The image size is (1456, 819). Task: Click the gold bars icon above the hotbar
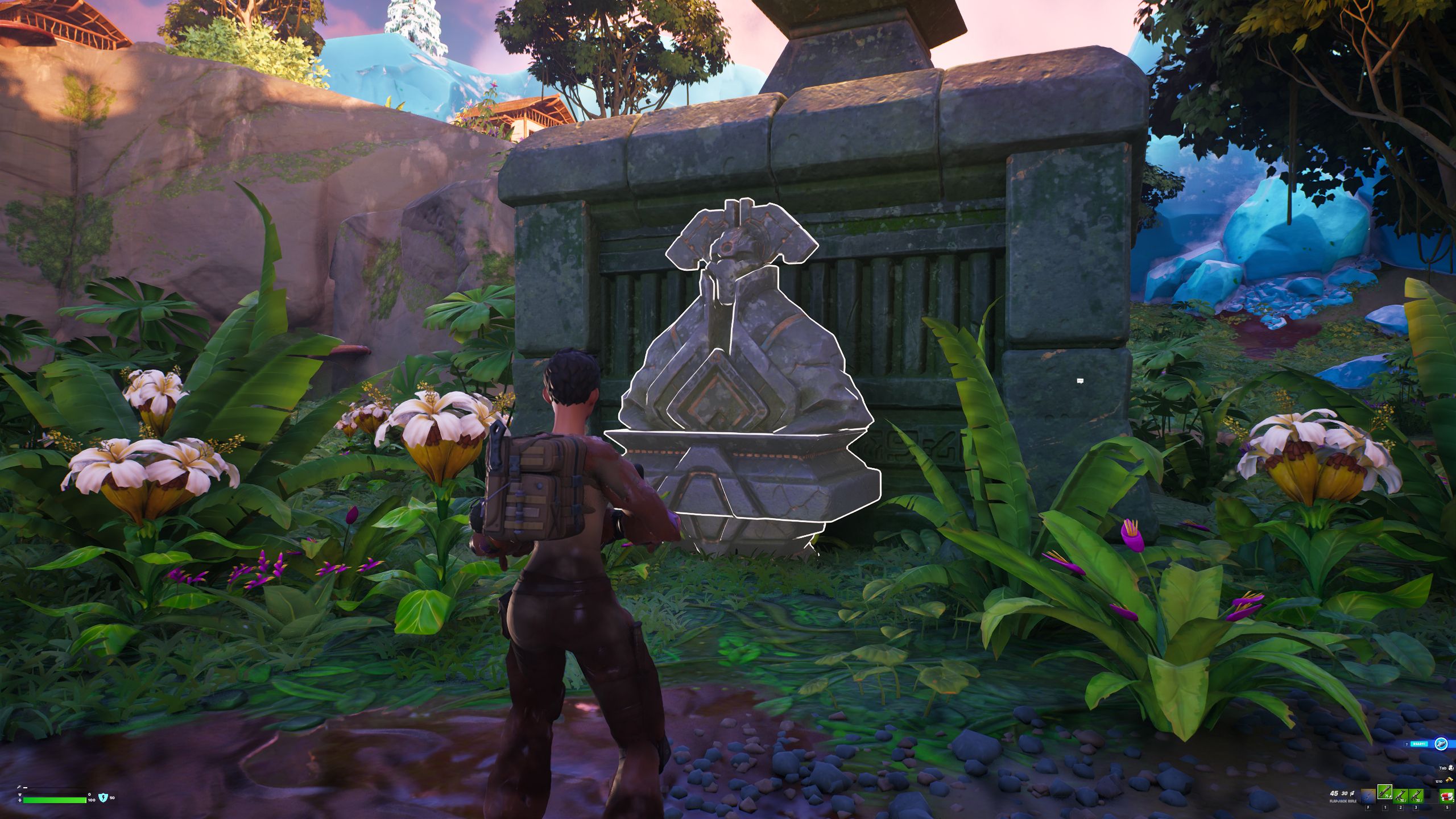click(1450, 781)
